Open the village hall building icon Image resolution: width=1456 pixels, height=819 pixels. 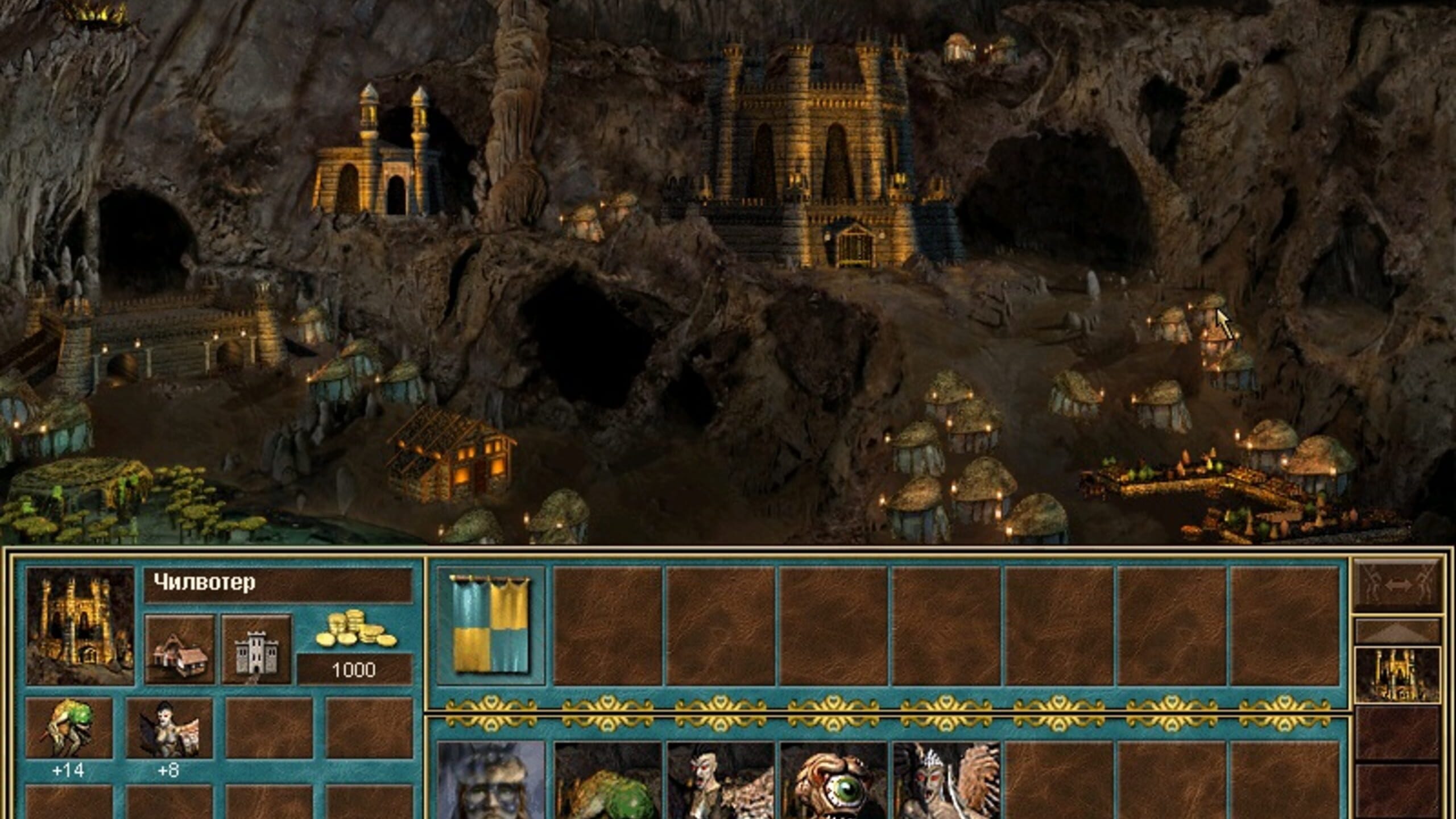pos(180,649)
